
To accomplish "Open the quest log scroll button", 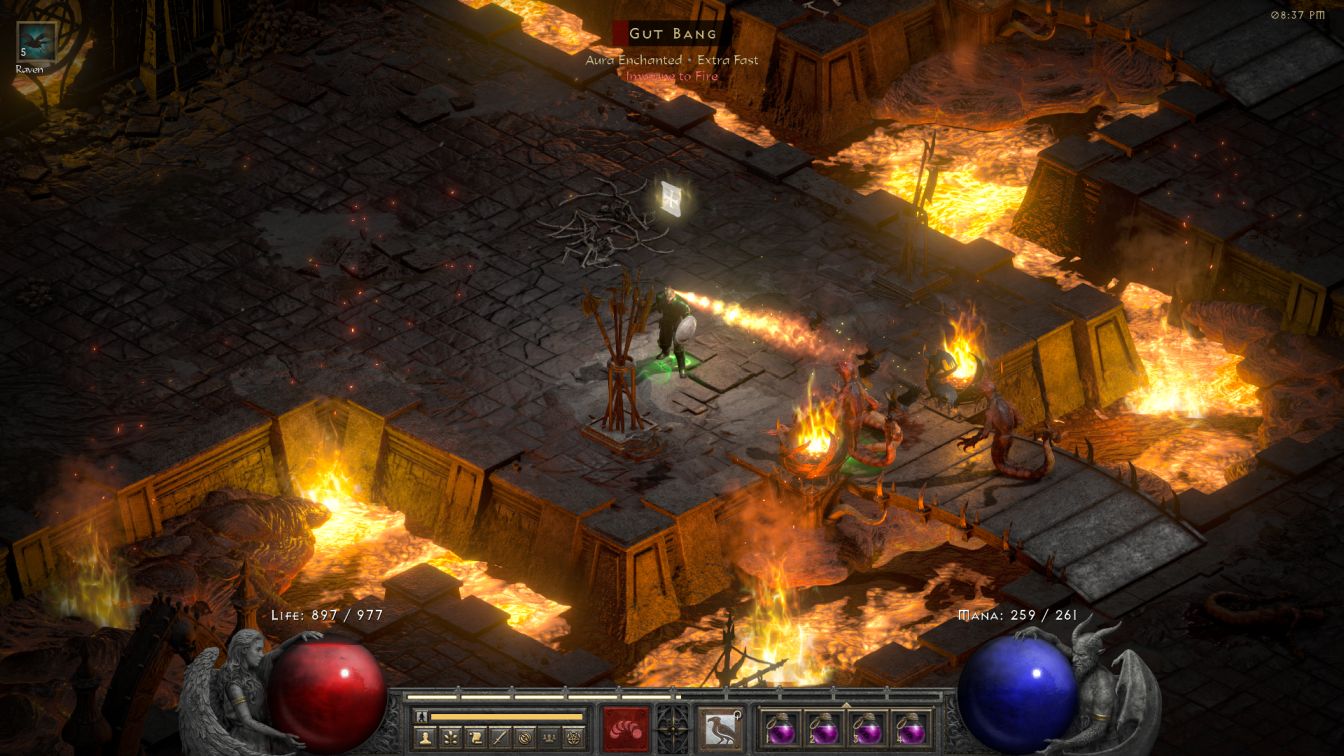I will [475, 738].
